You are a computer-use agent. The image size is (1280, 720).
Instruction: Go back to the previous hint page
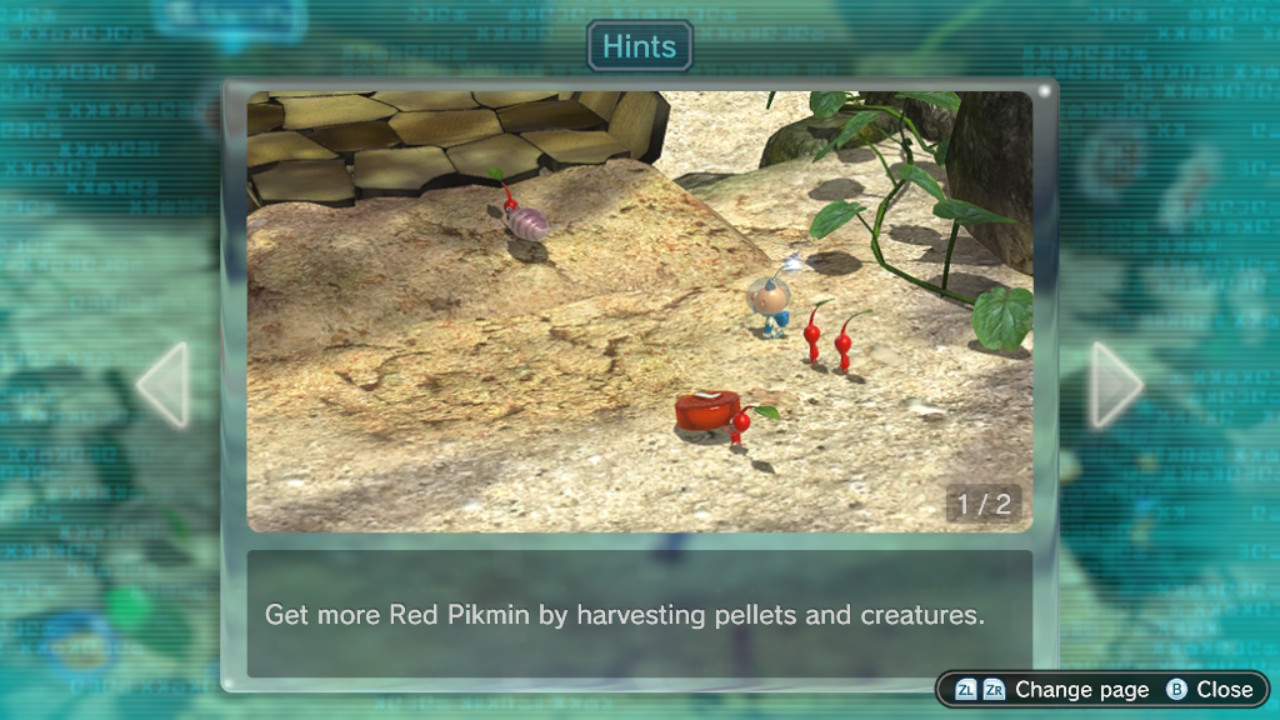click(164, 385)
